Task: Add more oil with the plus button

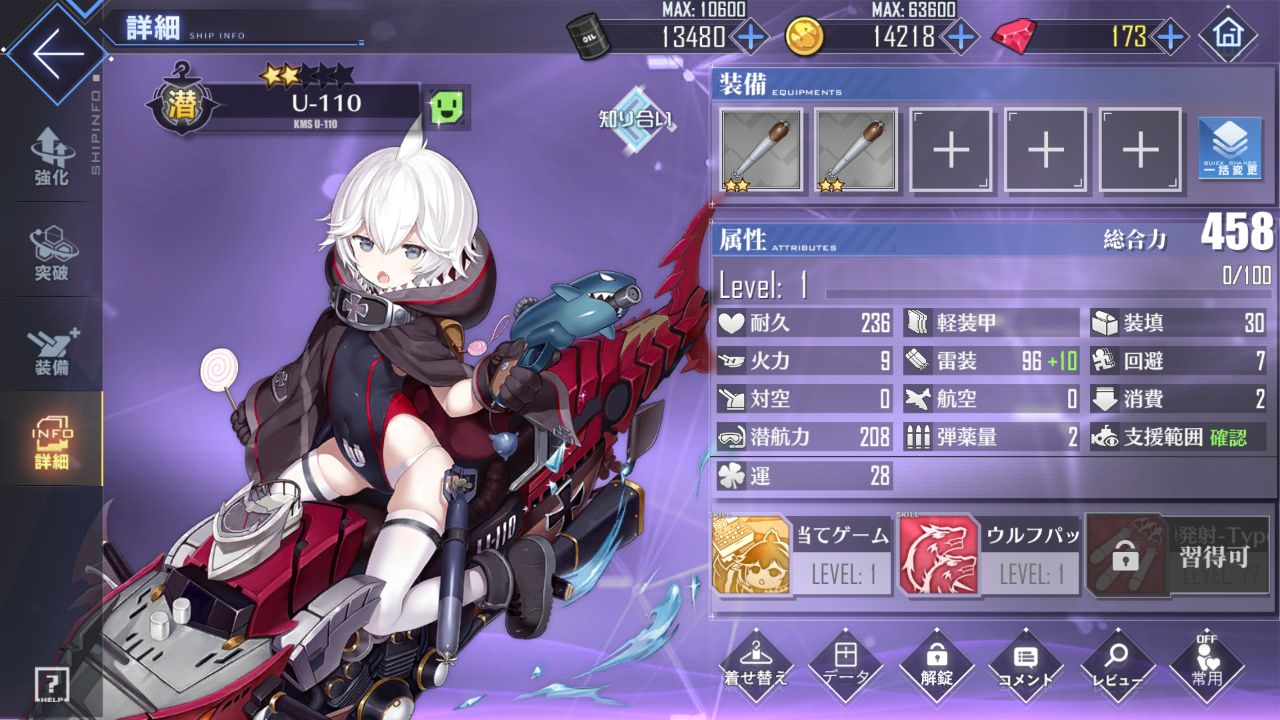Action: (750, 38)
